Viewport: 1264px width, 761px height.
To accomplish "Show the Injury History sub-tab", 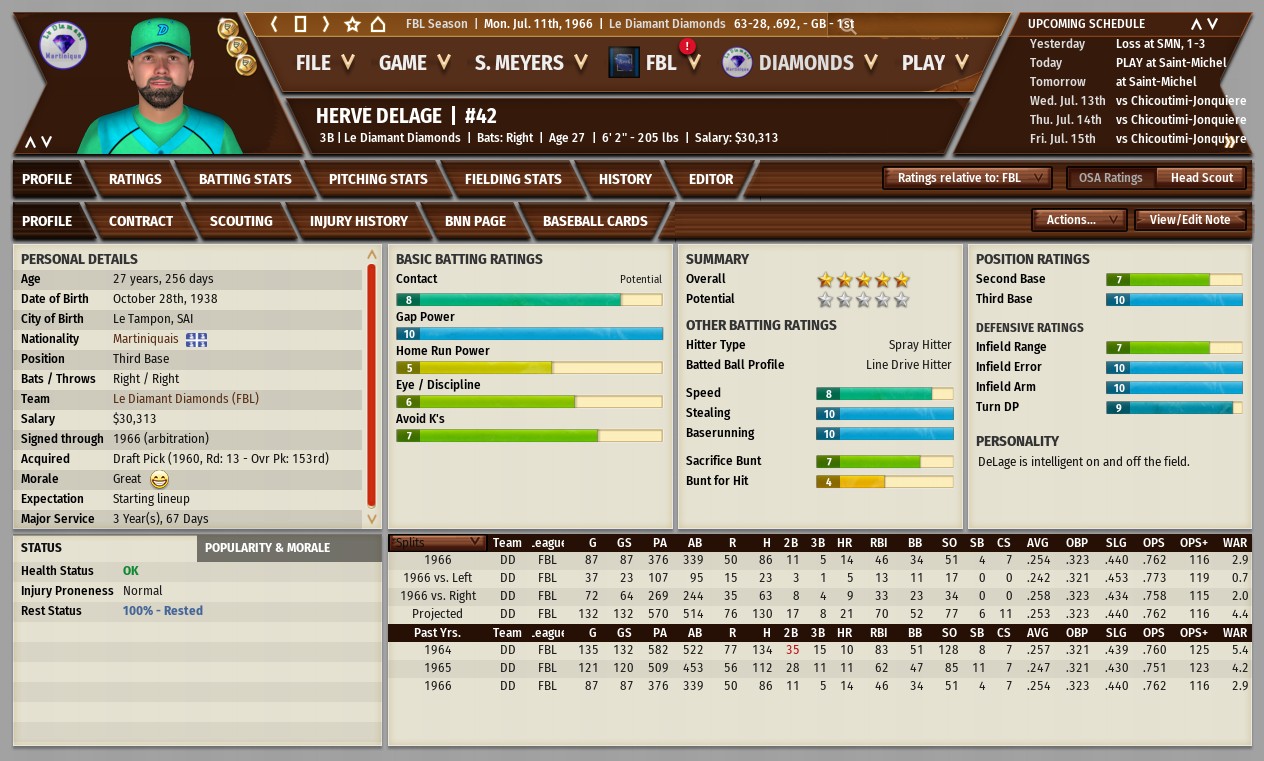I will tap(358, 221).
